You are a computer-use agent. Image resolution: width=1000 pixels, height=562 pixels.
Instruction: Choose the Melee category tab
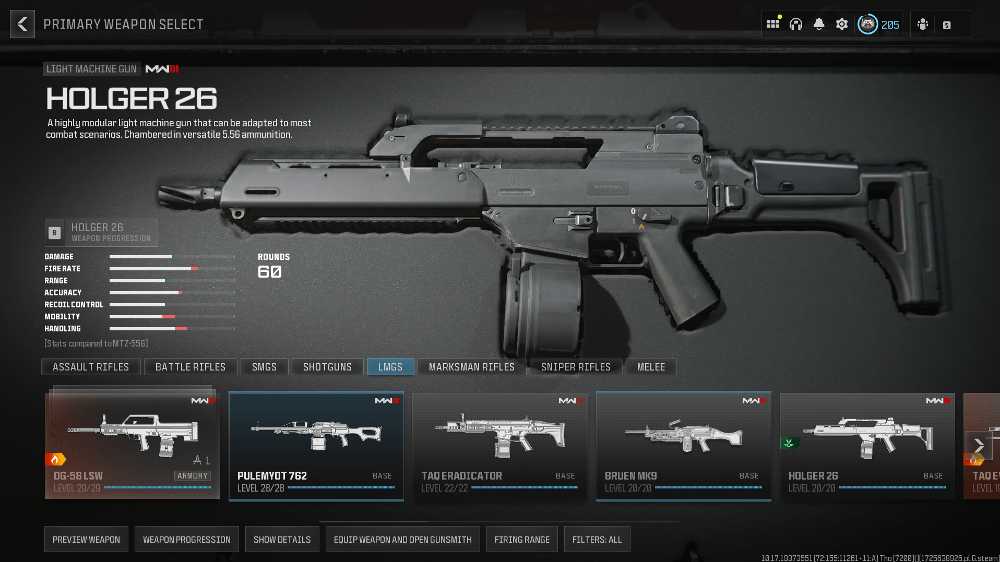click(651, 367)
